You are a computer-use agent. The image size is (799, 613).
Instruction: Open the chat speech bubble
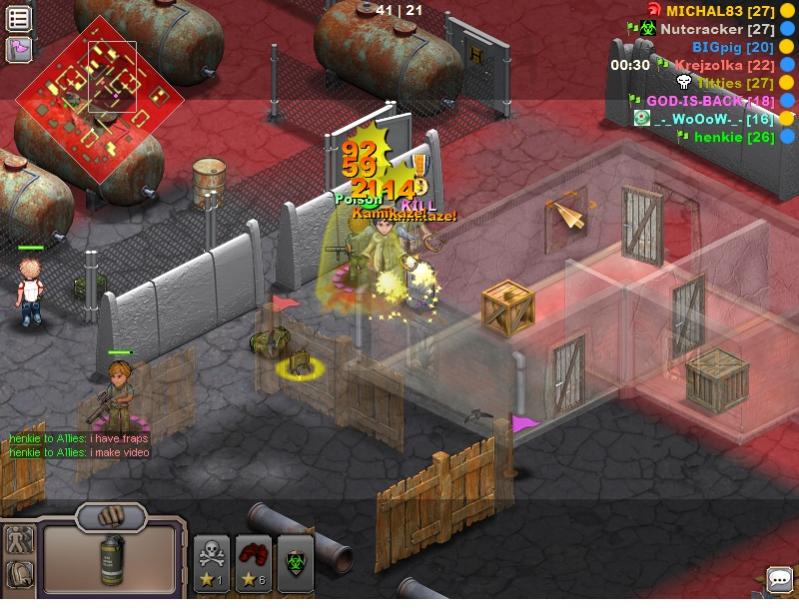pyautogui.click(x=779, y=579)
